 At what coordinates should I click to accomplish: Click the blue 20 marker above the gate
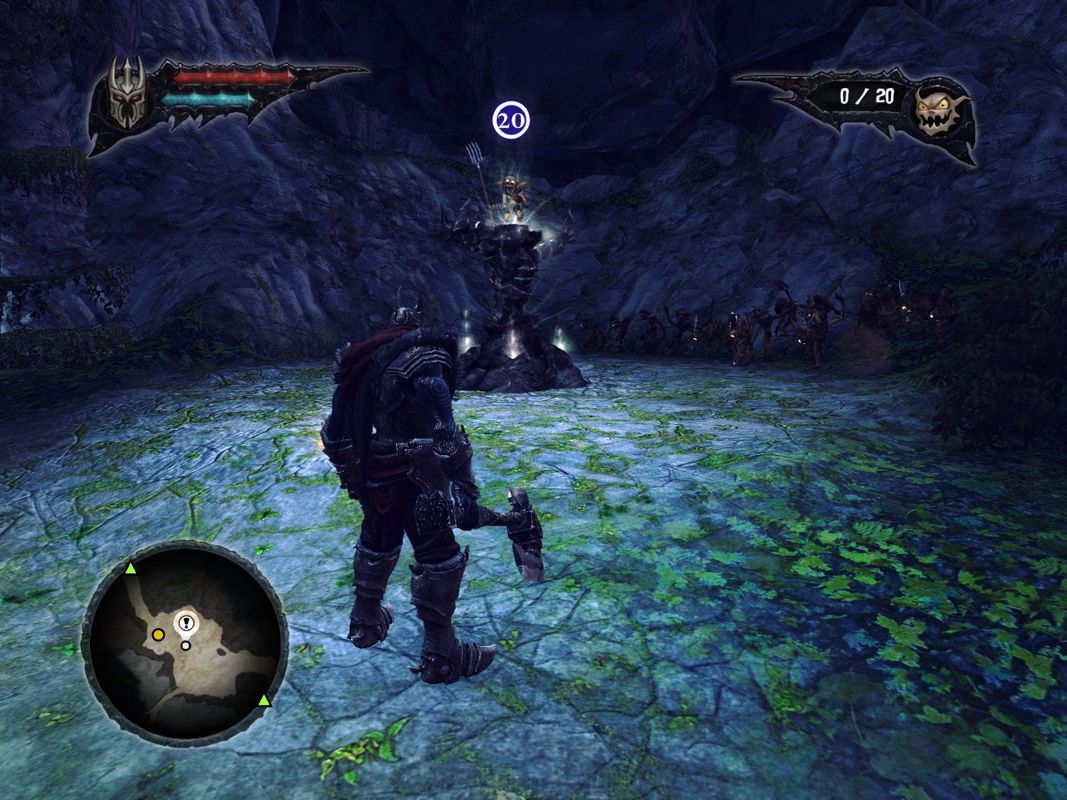510,120
